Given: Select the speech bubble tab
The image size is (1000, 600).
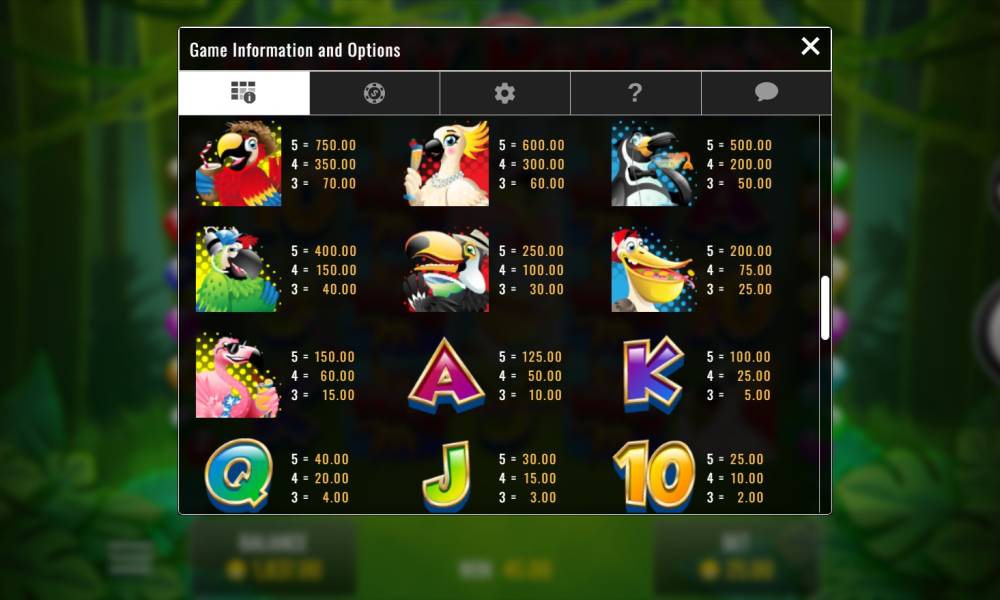Looking at the screenshot, I should click(x=766, y=93).
